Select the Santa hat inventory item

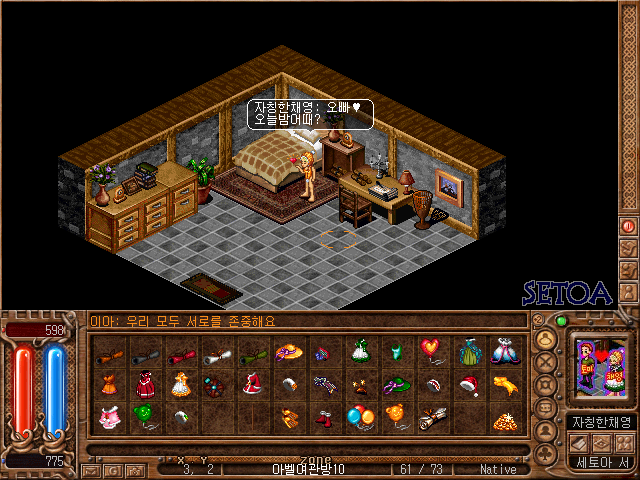[468, 383]
